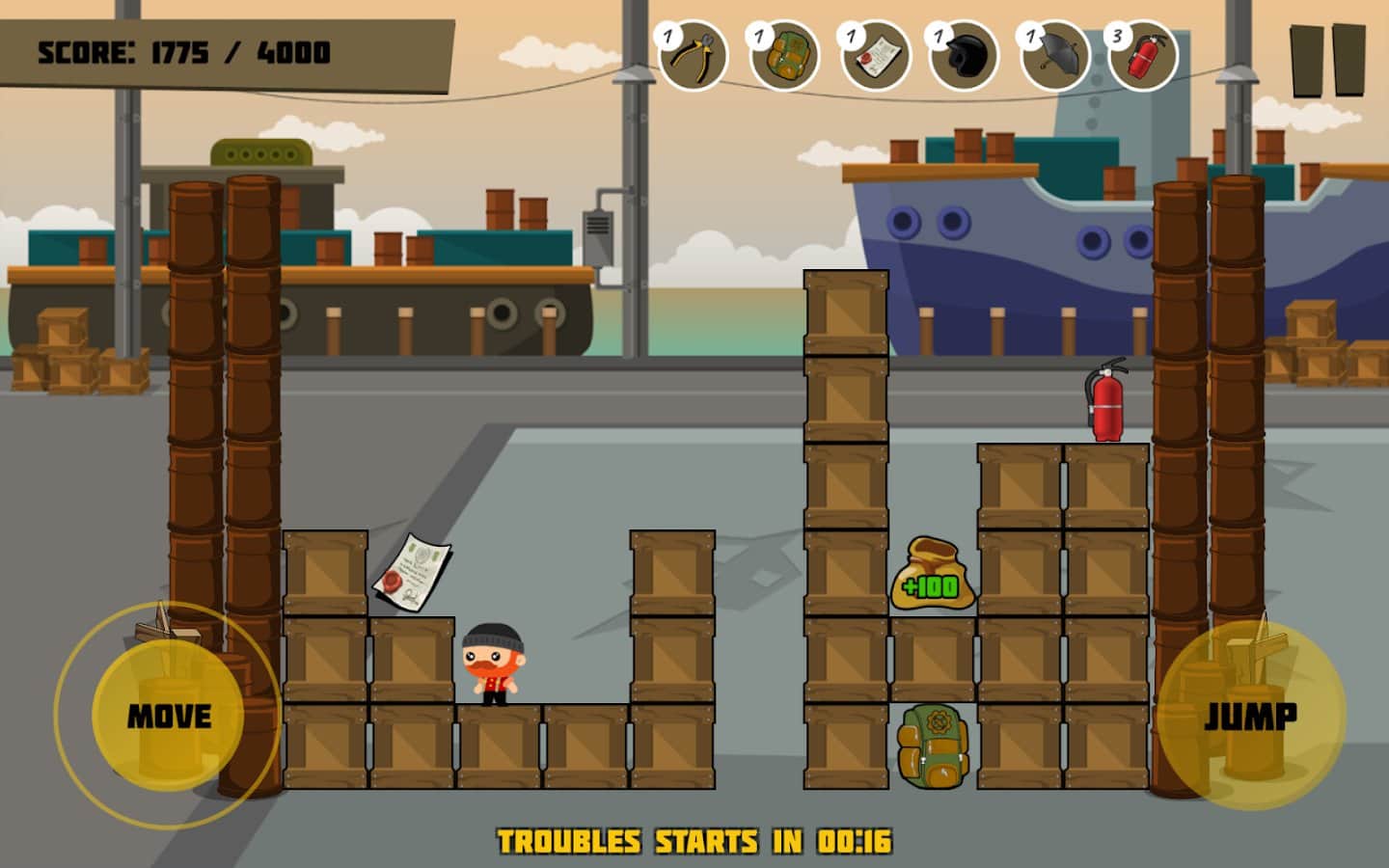The height and width of the screenshot is (868, 1389).
Task: Select the pliers item icon
Action: [694, 56]
